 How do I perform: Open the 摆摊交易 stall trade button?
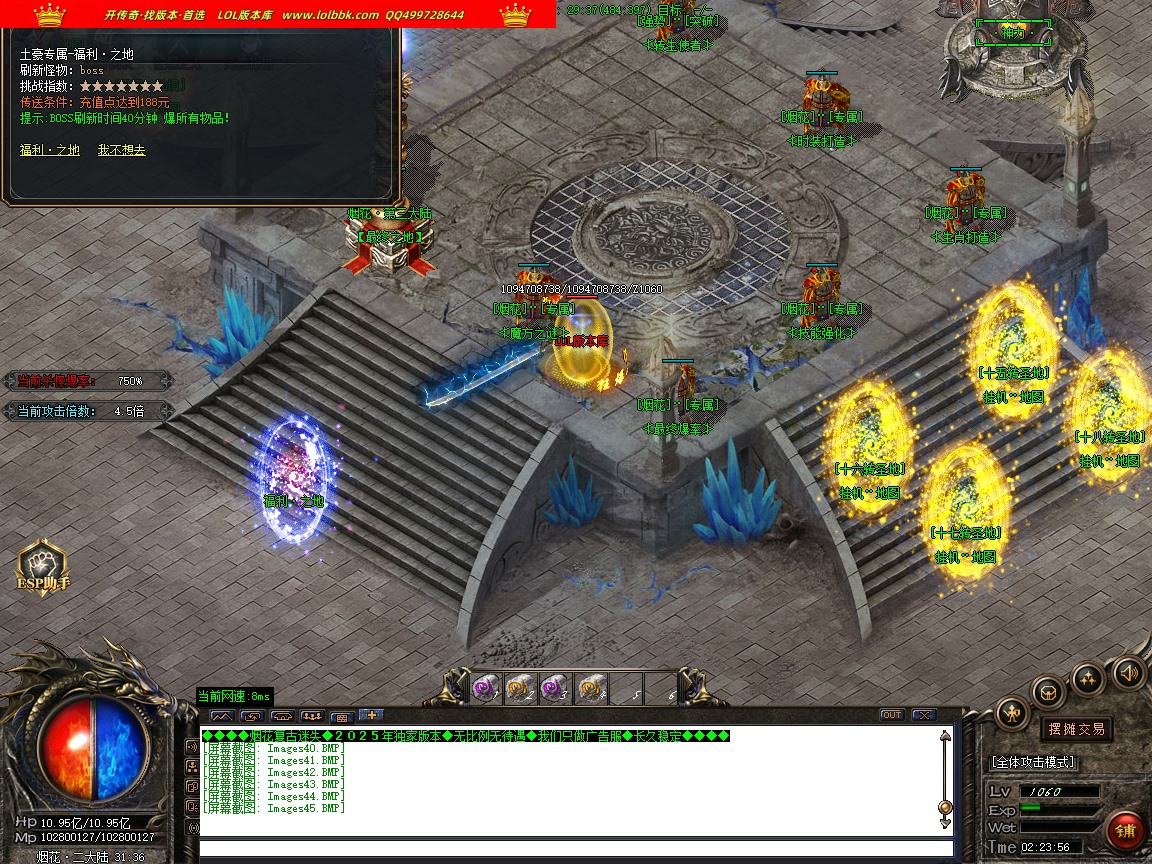click(1076, 729)
